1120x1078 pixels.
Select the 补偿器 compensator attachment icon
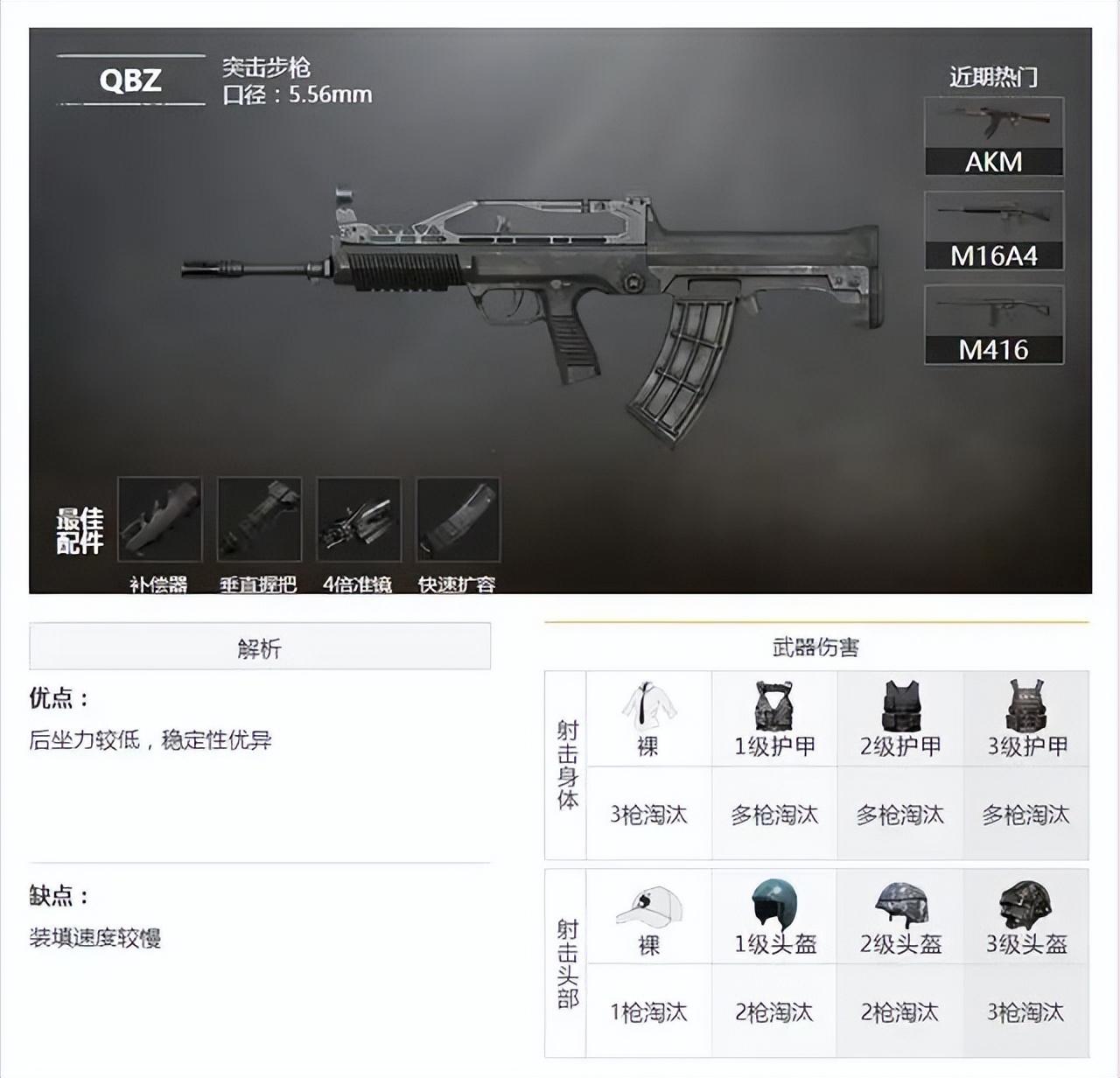click(159, 521)
